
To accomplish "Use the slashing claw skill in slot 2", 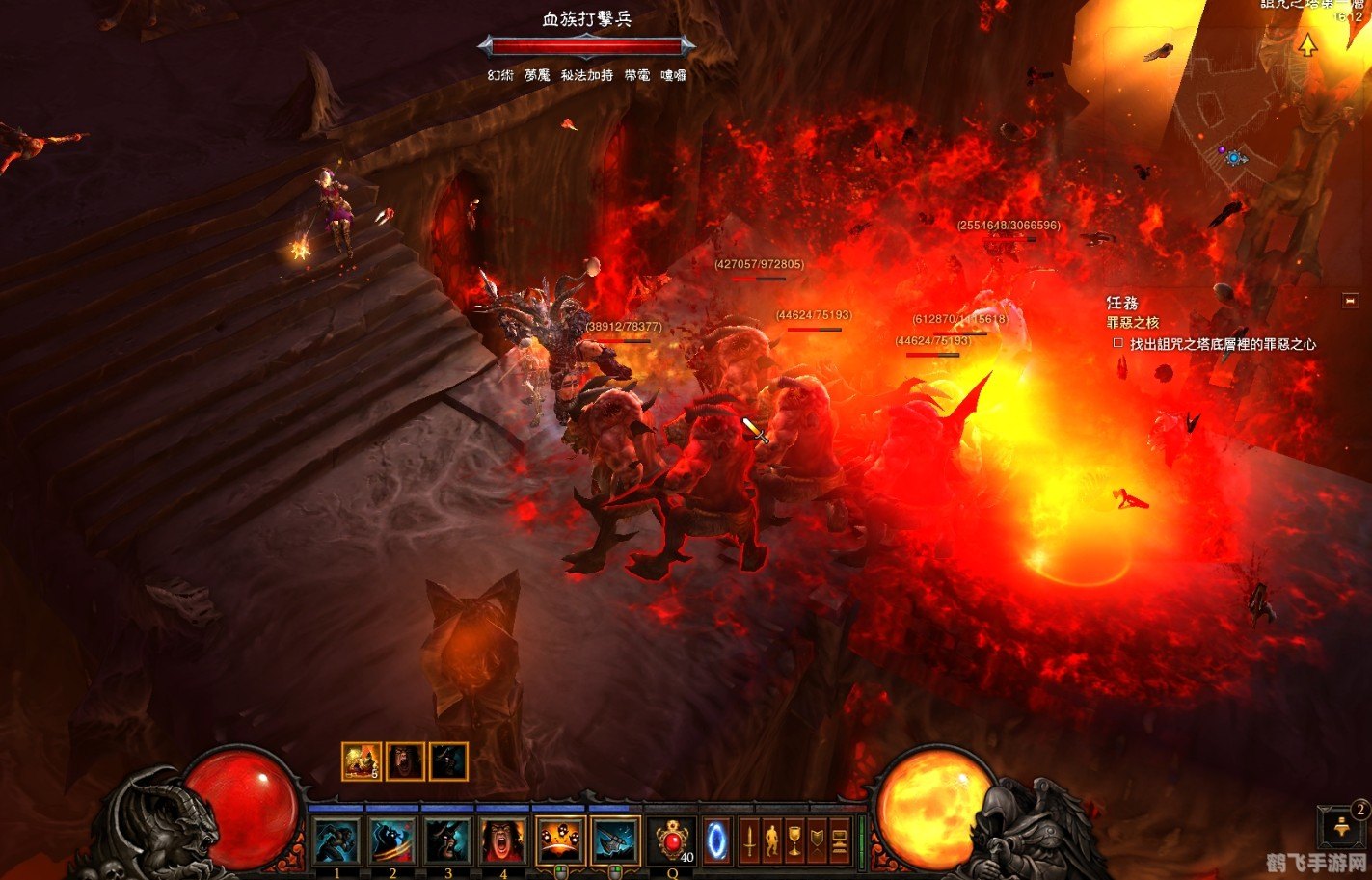I will [x=392, y=840].
